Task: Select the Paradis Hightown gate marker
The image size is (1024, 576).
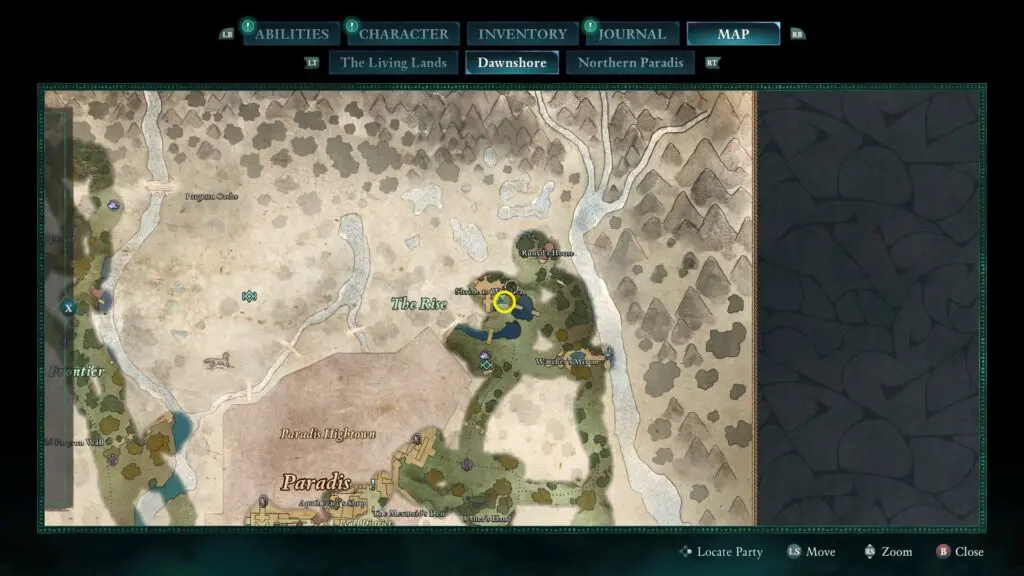Action: click(x=417, y=439)
